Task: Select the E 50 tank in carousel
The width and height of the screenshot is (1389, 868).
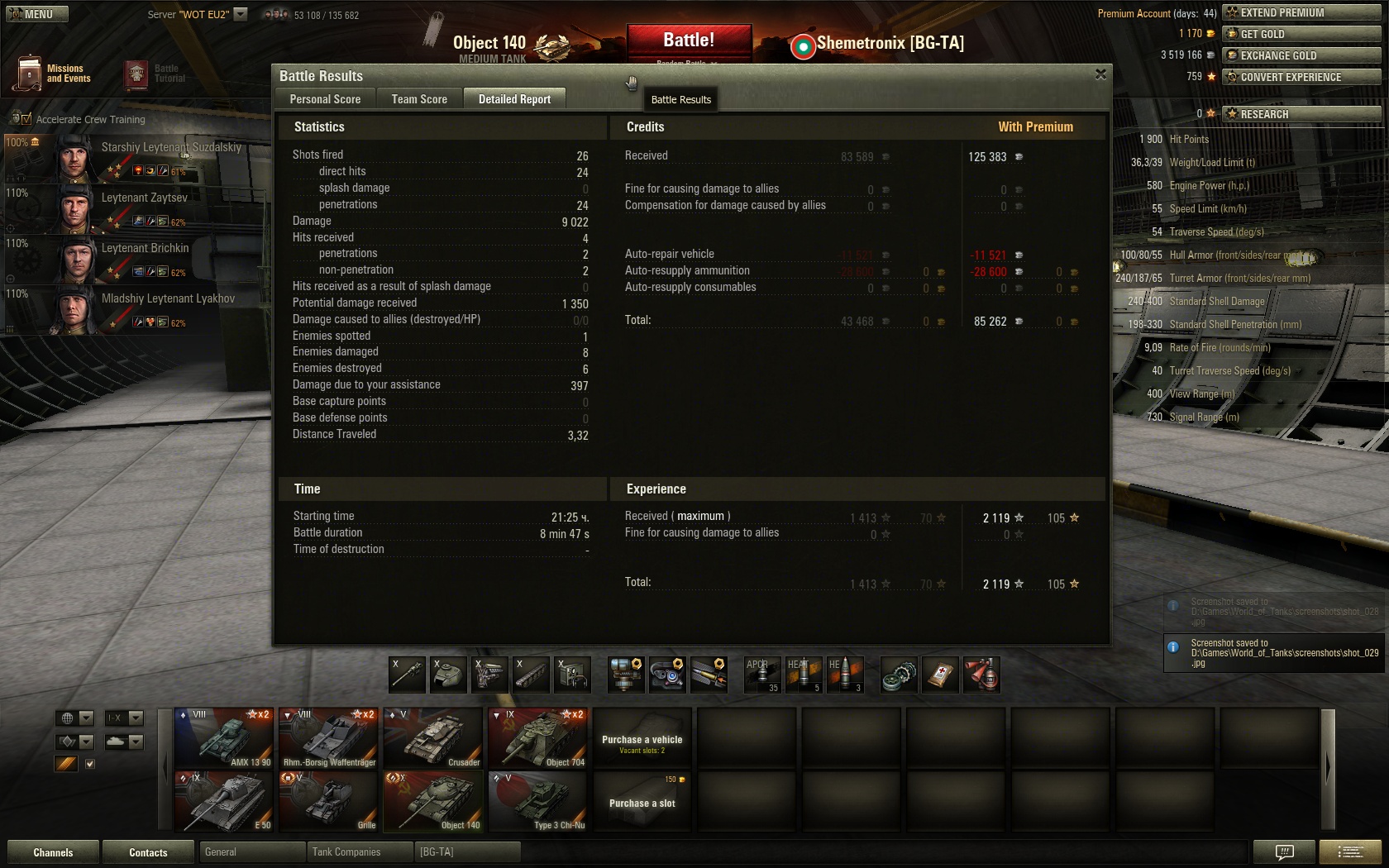Action: (224, 800)
